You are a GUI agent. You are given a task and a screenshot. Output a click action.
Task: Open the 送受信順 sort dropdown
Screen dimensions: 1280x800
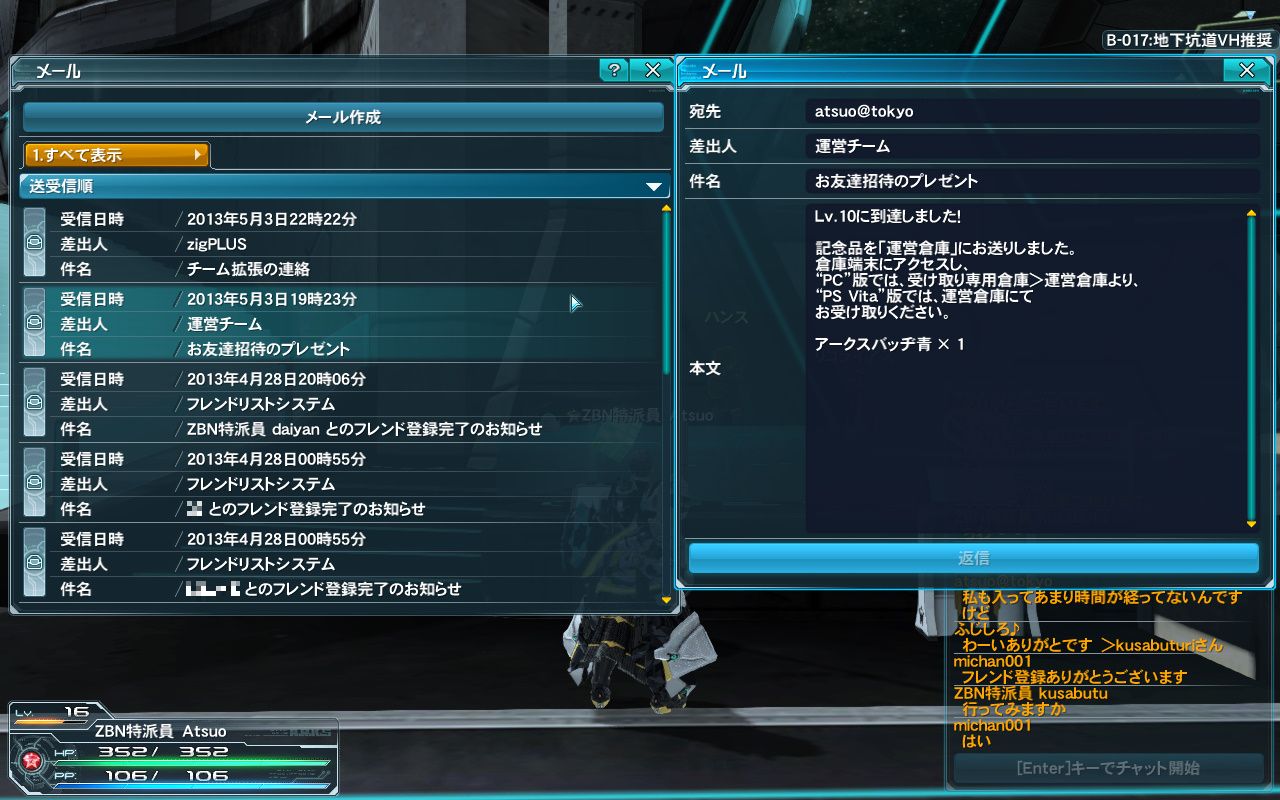tap(343, 186)
